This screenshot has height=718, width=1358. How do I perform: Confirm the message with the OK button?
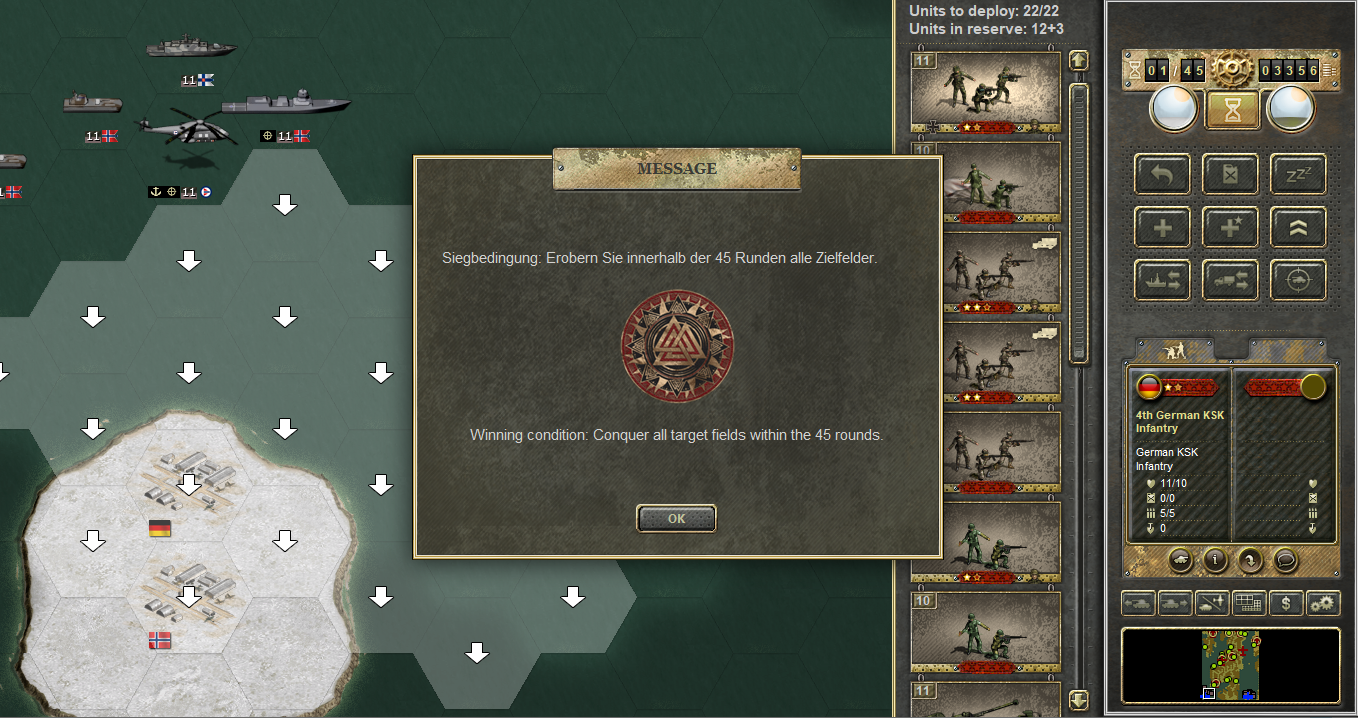coord(676,518)
